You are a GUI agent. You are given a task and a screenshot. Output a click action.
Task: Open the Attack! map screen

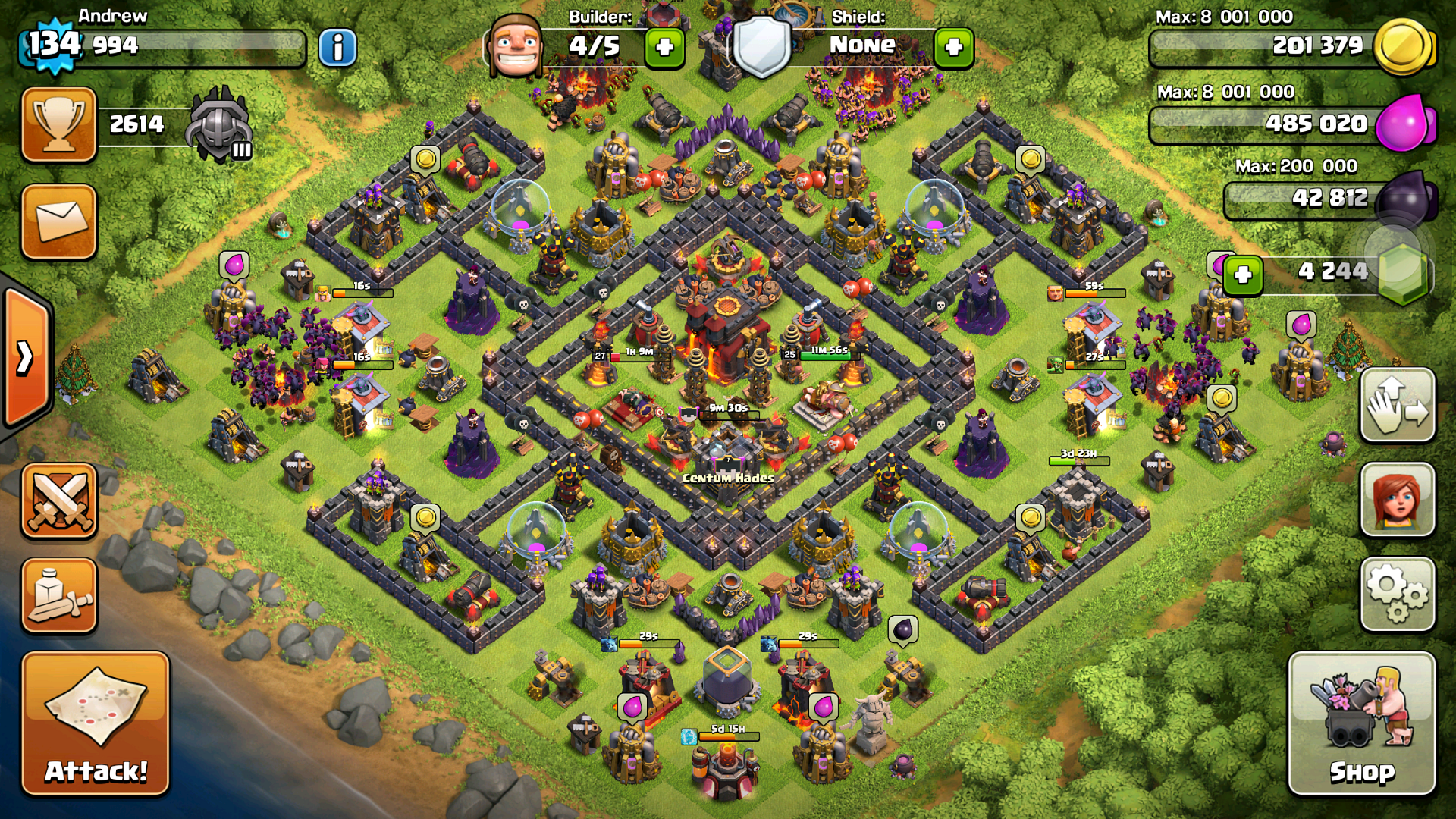tap(96, 723)
